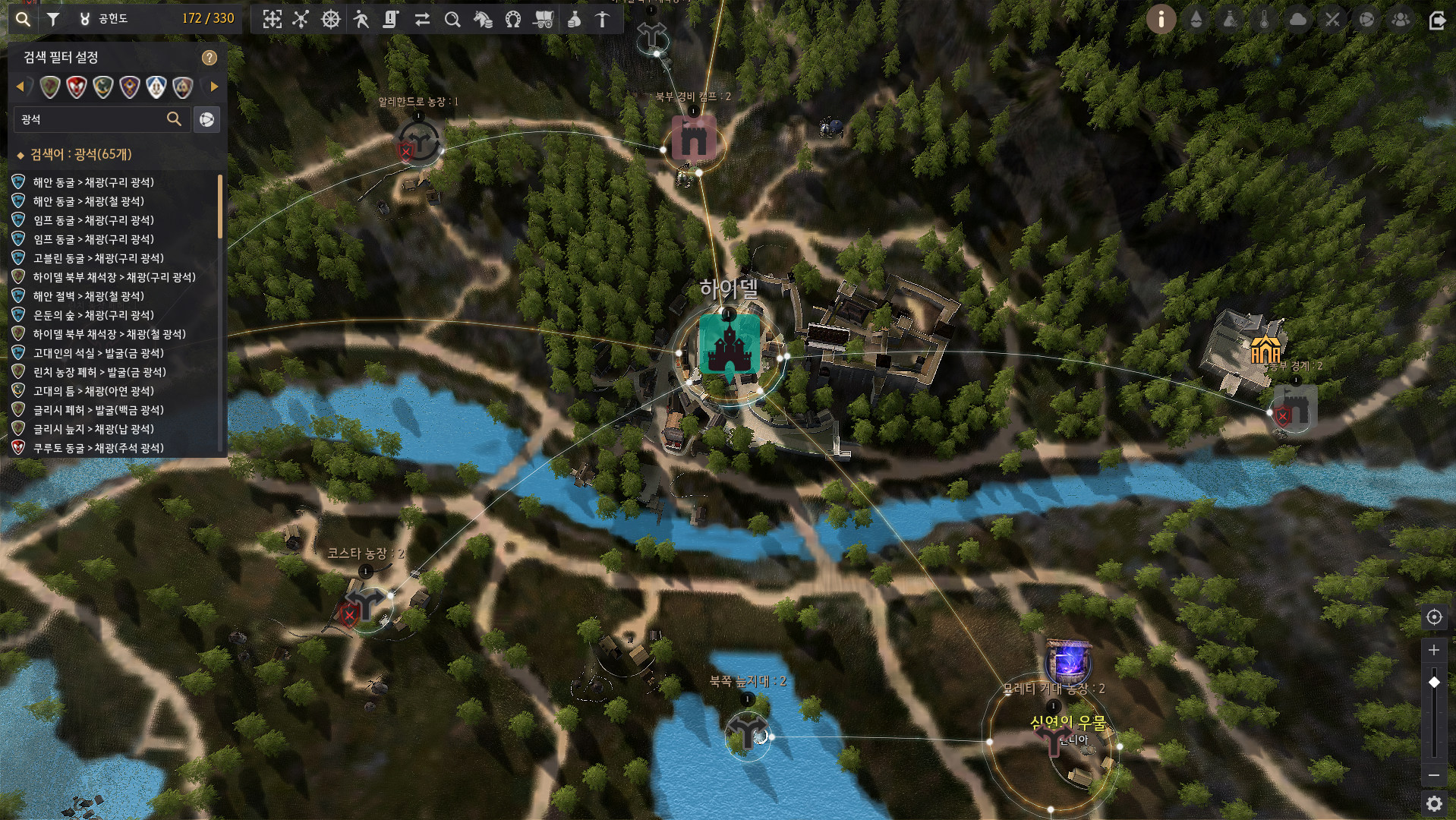
Task: Click into the 광석 search field
Action: pyautogui.click(x=91, y=119)
